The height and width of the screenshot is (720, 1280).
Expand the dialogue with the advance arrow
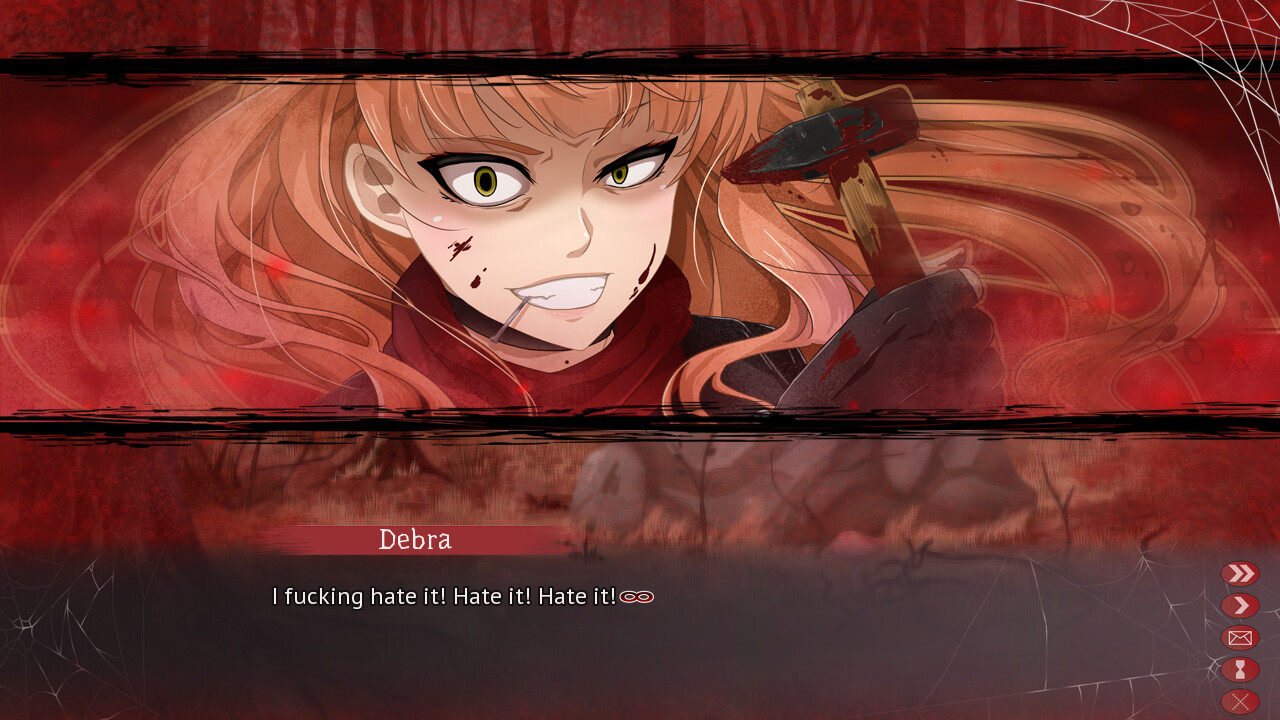[x=1240, y=605]
